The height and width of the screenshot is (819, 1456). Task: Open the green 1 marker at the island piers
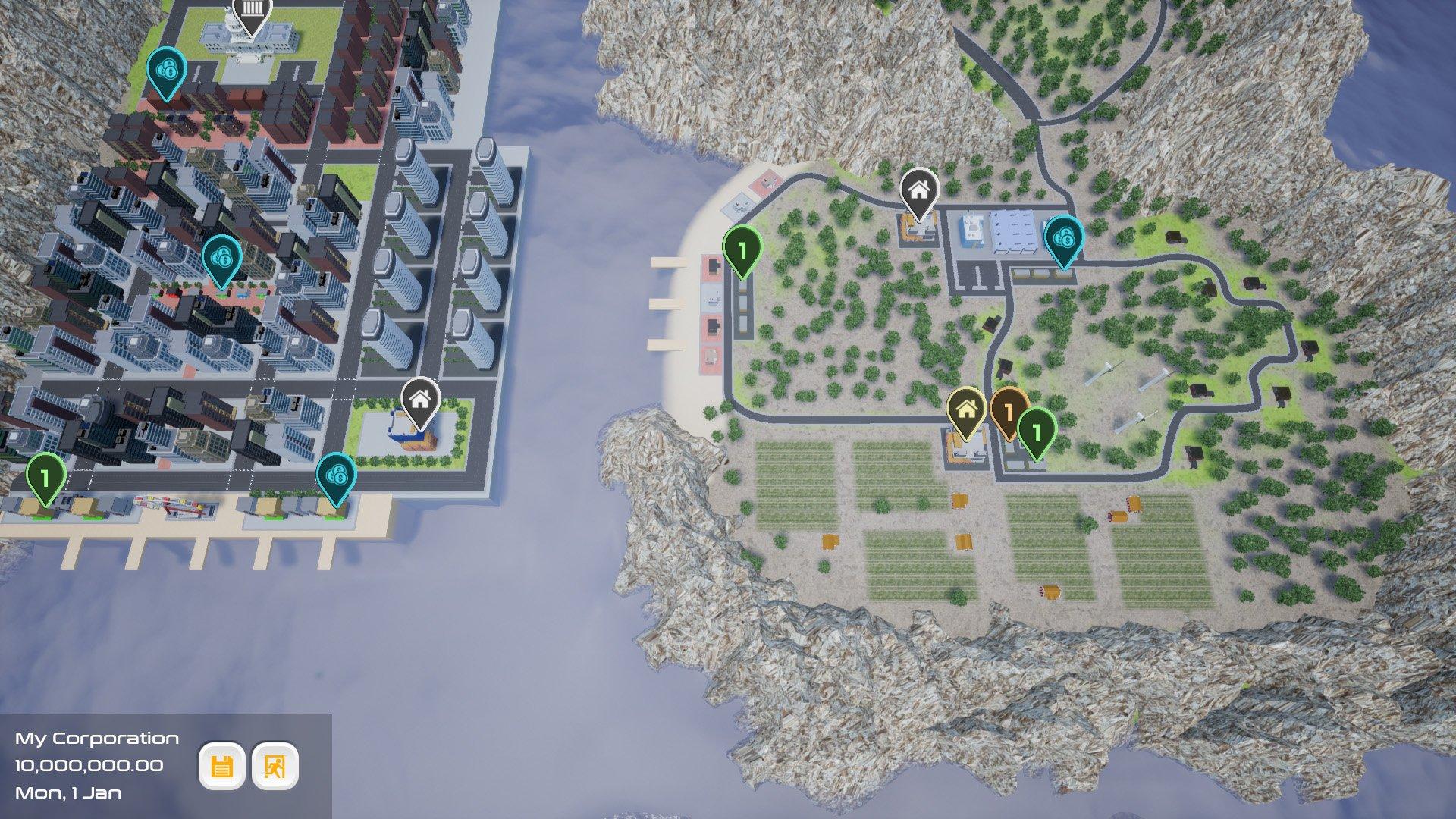click(742, 249)
